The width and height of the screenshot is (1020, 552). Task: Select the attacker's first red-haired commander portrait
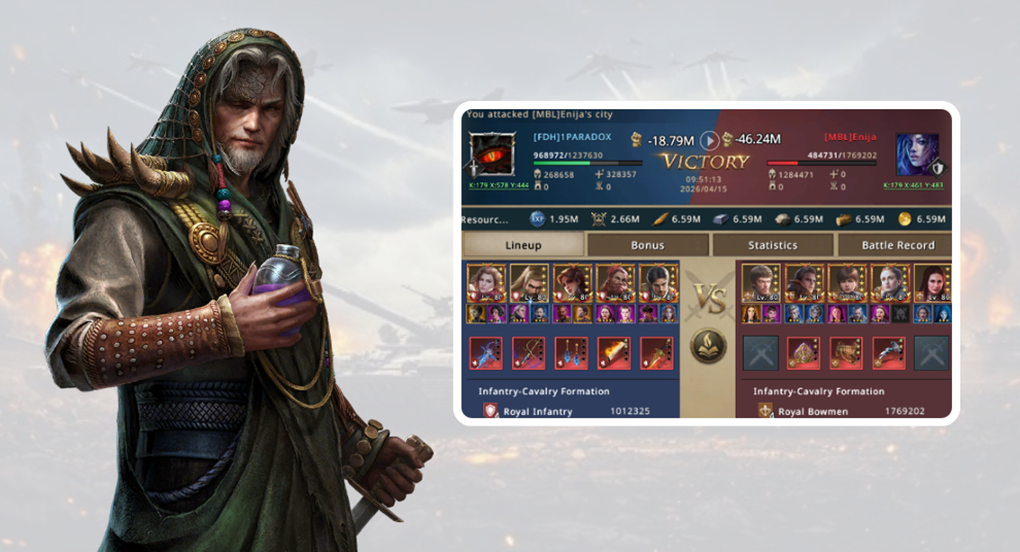coord(485,284)
